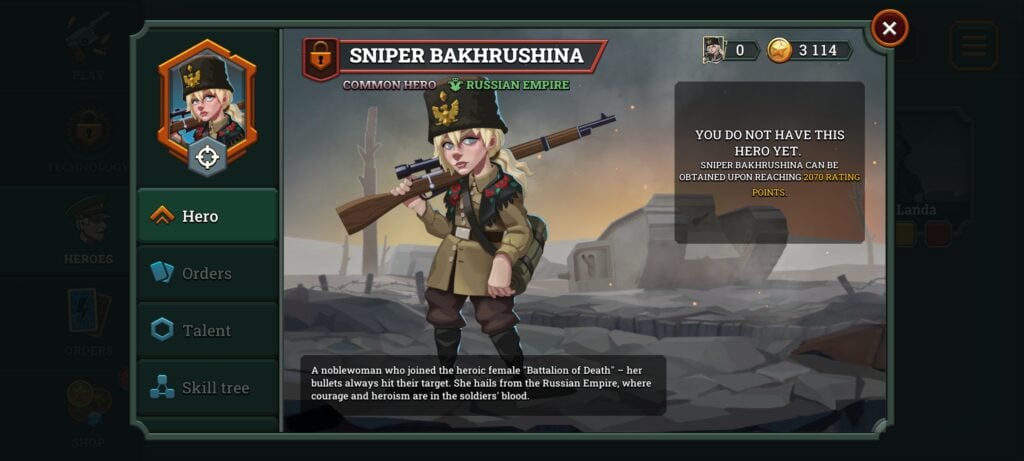Click the hero card counter icon

(714, 50)
